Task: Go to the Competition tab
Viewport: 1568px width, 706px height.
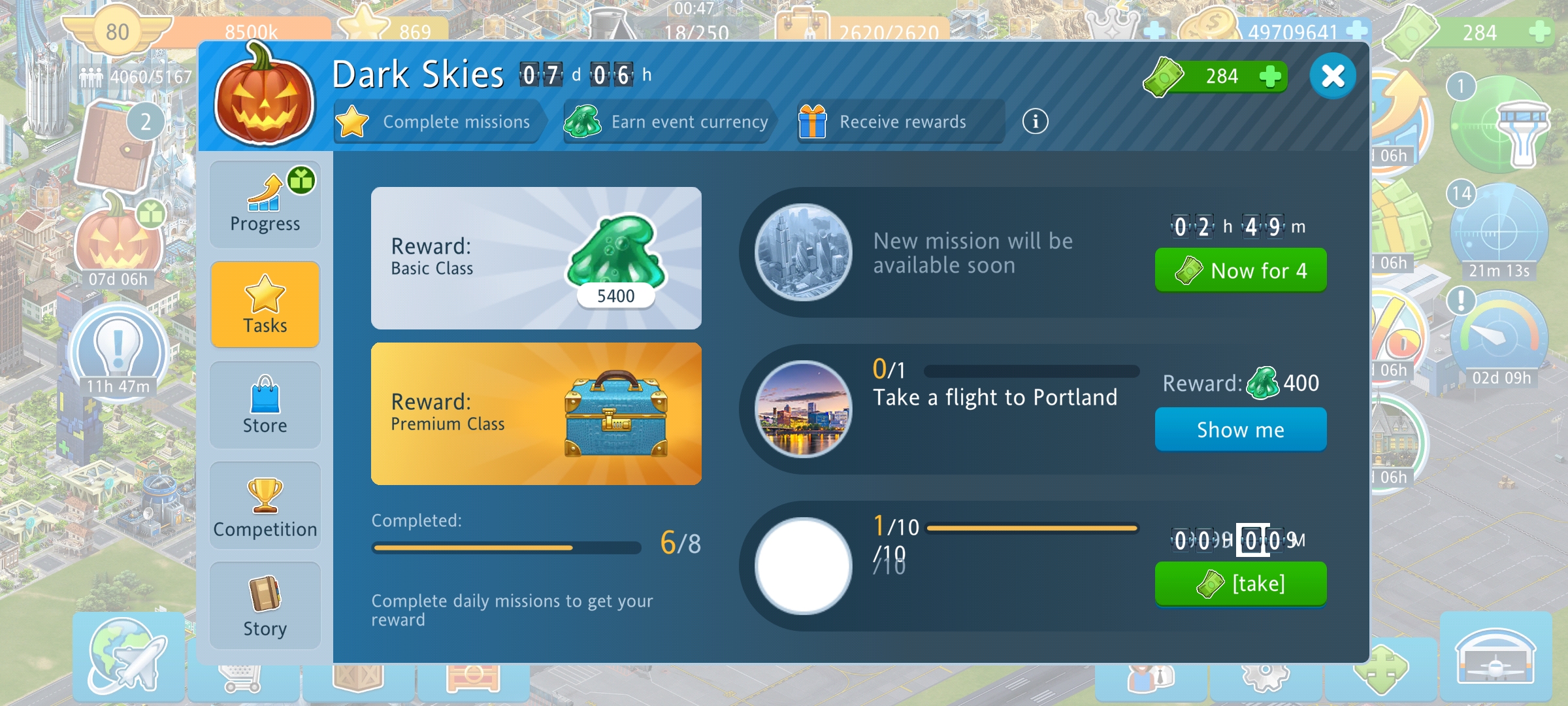Action: 265,506
